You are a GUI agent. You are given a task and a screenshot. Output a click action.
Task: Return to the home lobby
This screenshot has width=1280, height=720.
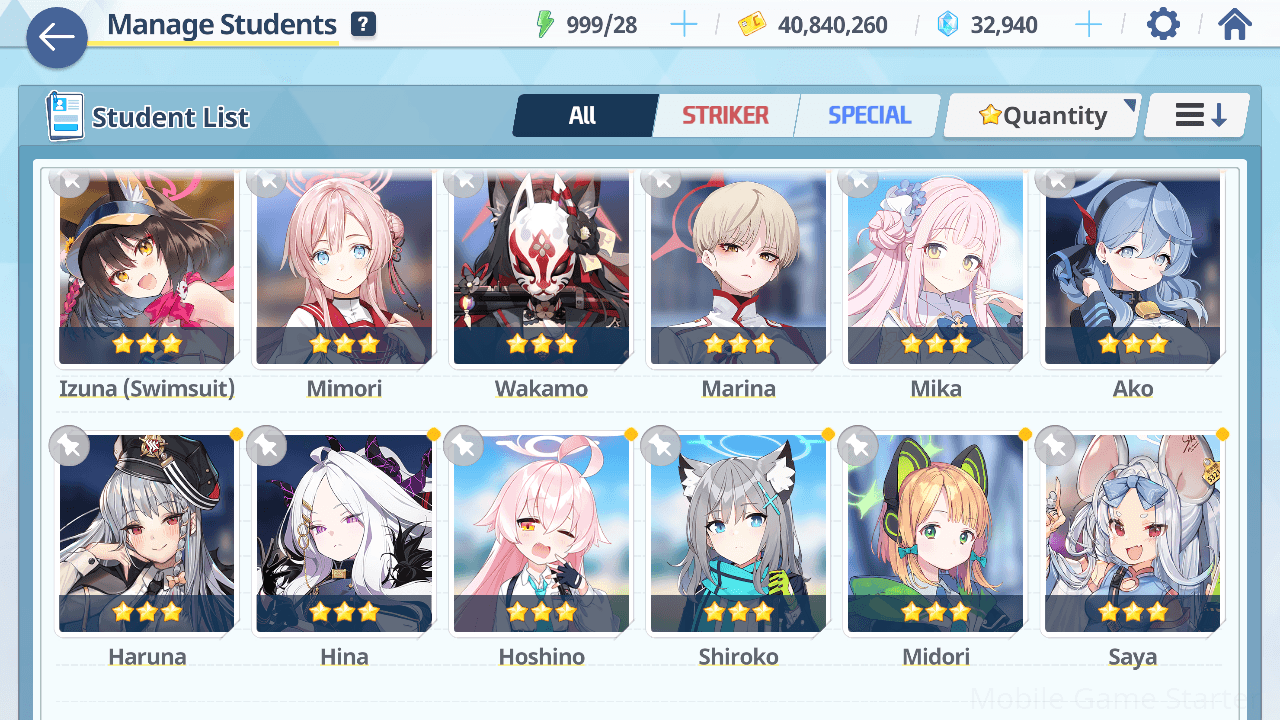point(1235,25)
